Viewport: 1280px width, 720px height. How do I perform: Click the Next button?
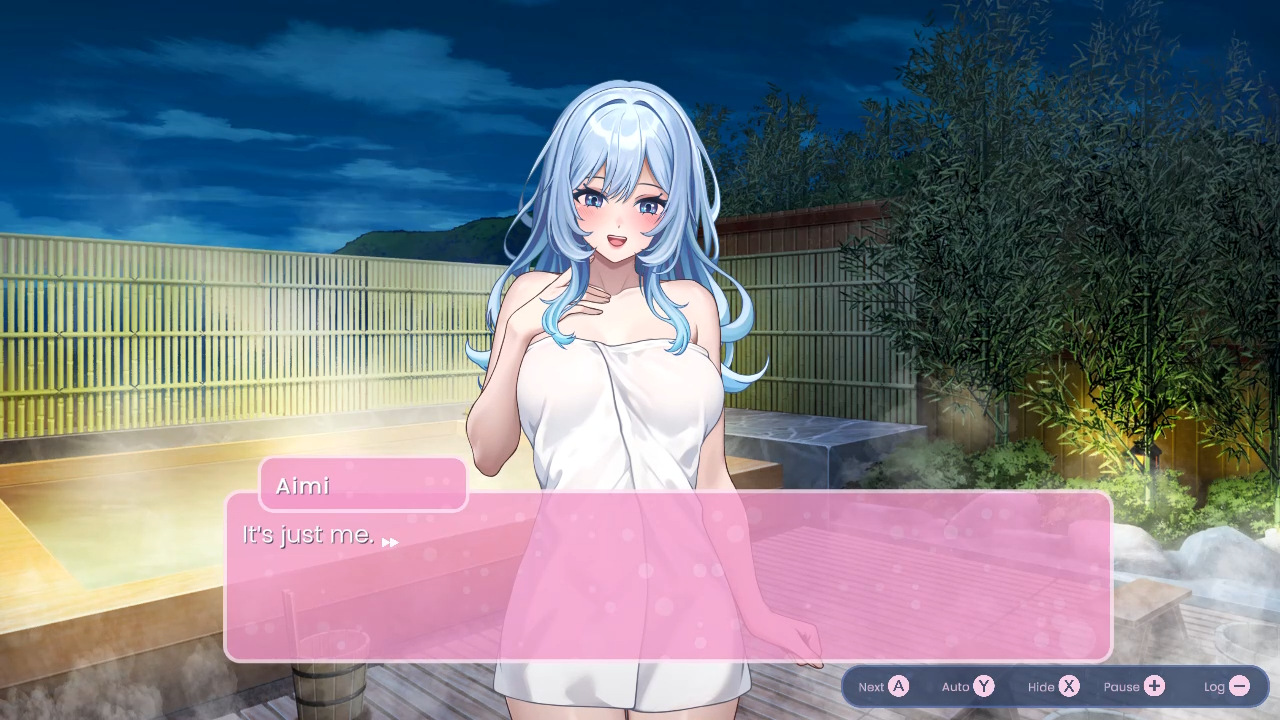point(881,686)
